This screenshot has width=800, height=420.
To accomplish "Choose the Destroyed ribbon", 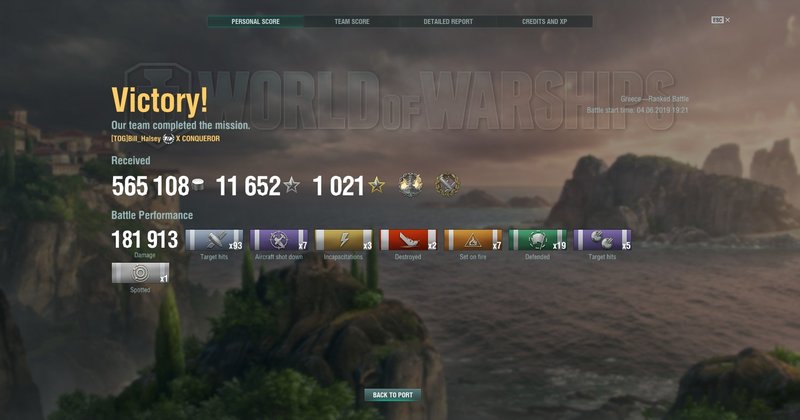I will [x=408, y=240].
